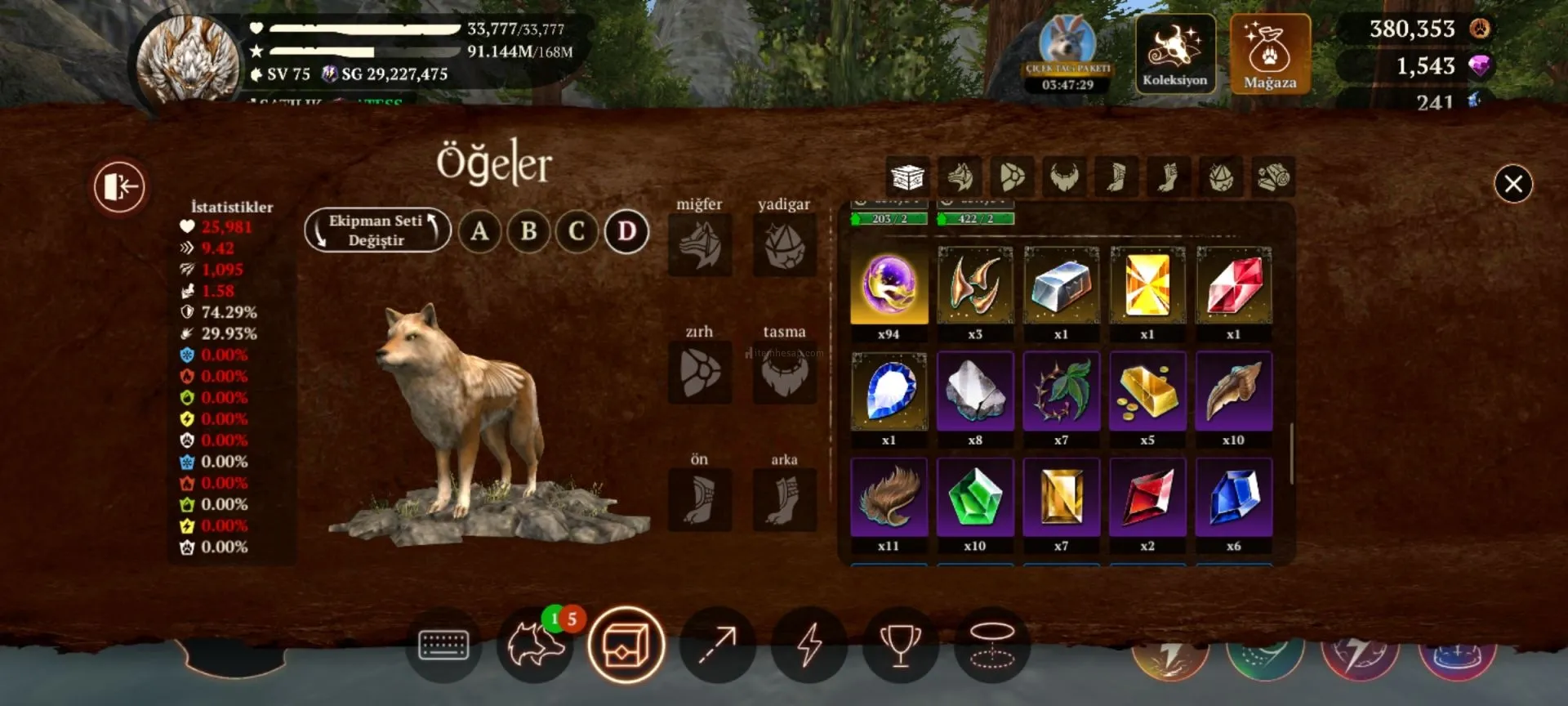Open the trophy achievements menu

click(x=900, y=646)
